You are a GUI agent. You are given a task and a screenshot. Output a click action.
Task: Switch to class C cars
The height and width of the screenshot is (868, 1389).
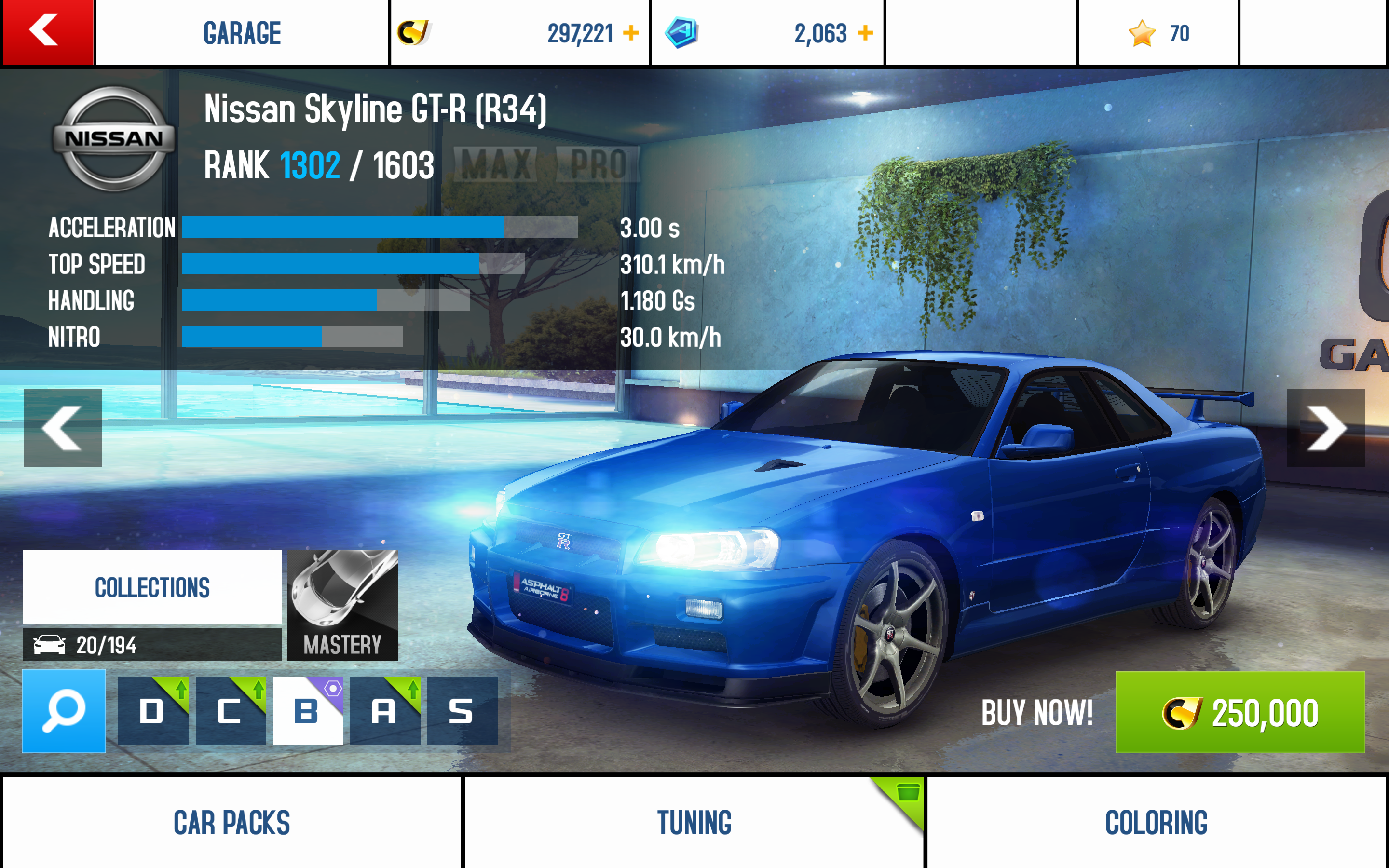[230, 711]
